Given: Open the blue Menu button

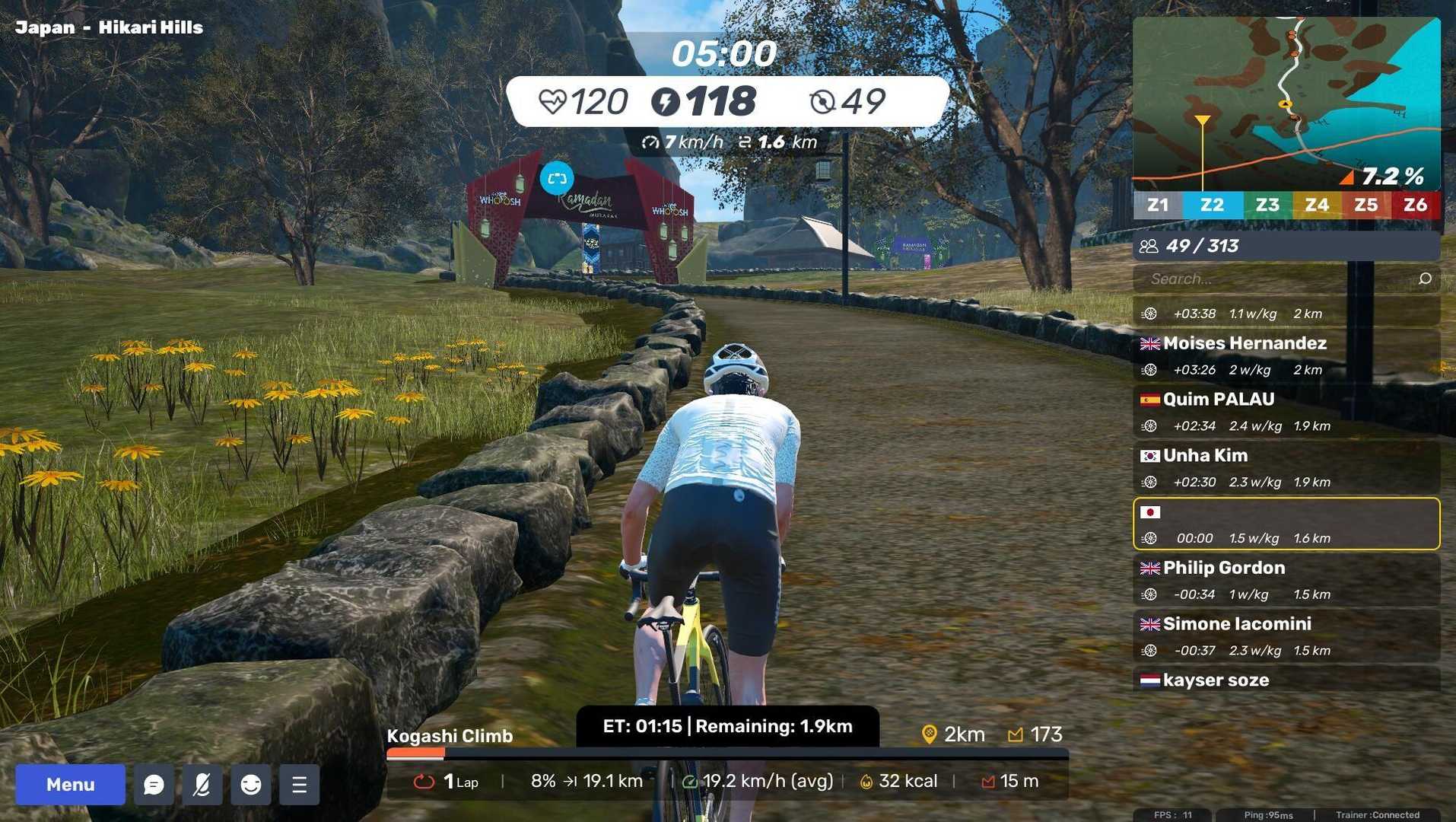Looking at the screenshot, I should [x=70, y=785].
